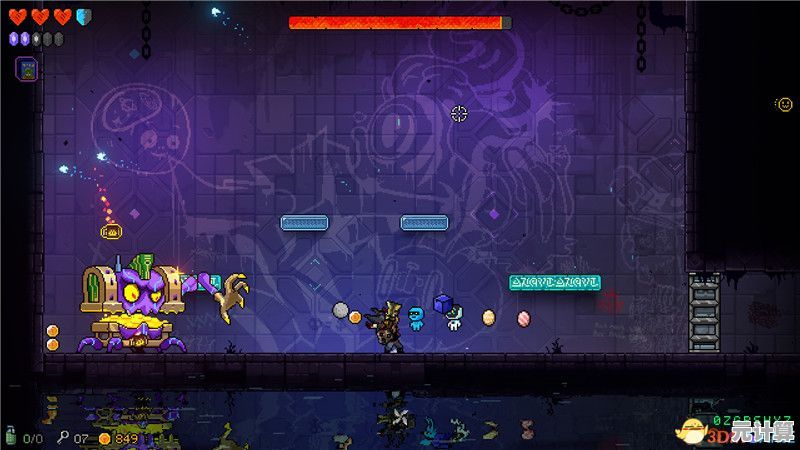Click the white key icon
This screenshot has width=800, height=450.
(x=62, y=437)
